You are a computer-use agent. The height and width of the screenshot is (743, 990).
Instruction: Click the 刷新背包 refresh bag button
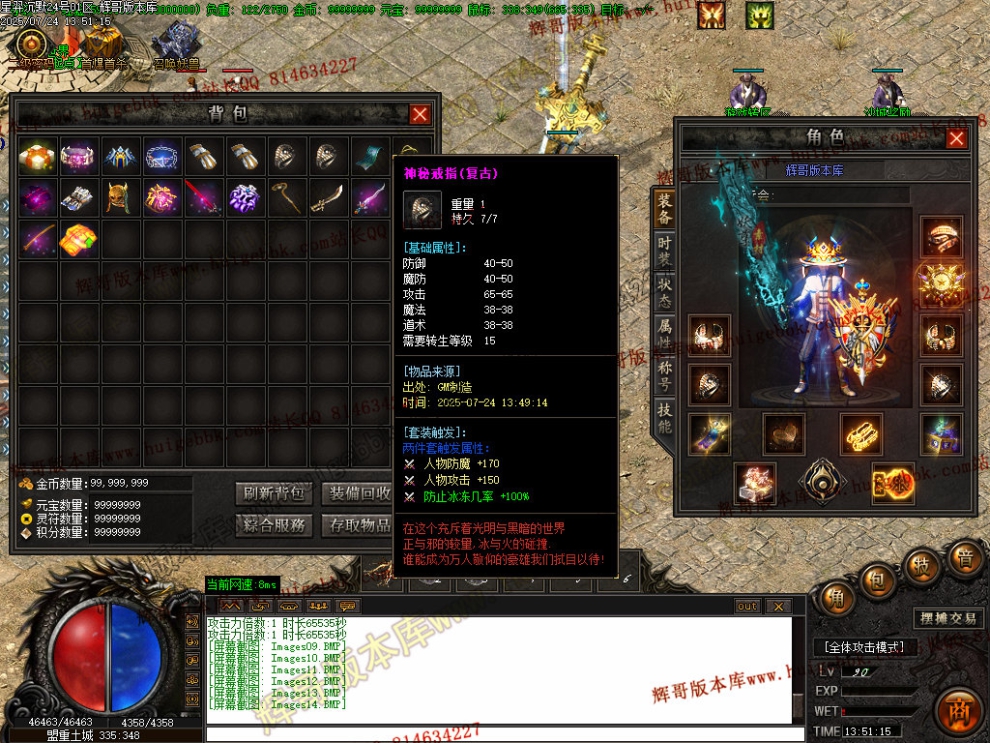point(274,493)
